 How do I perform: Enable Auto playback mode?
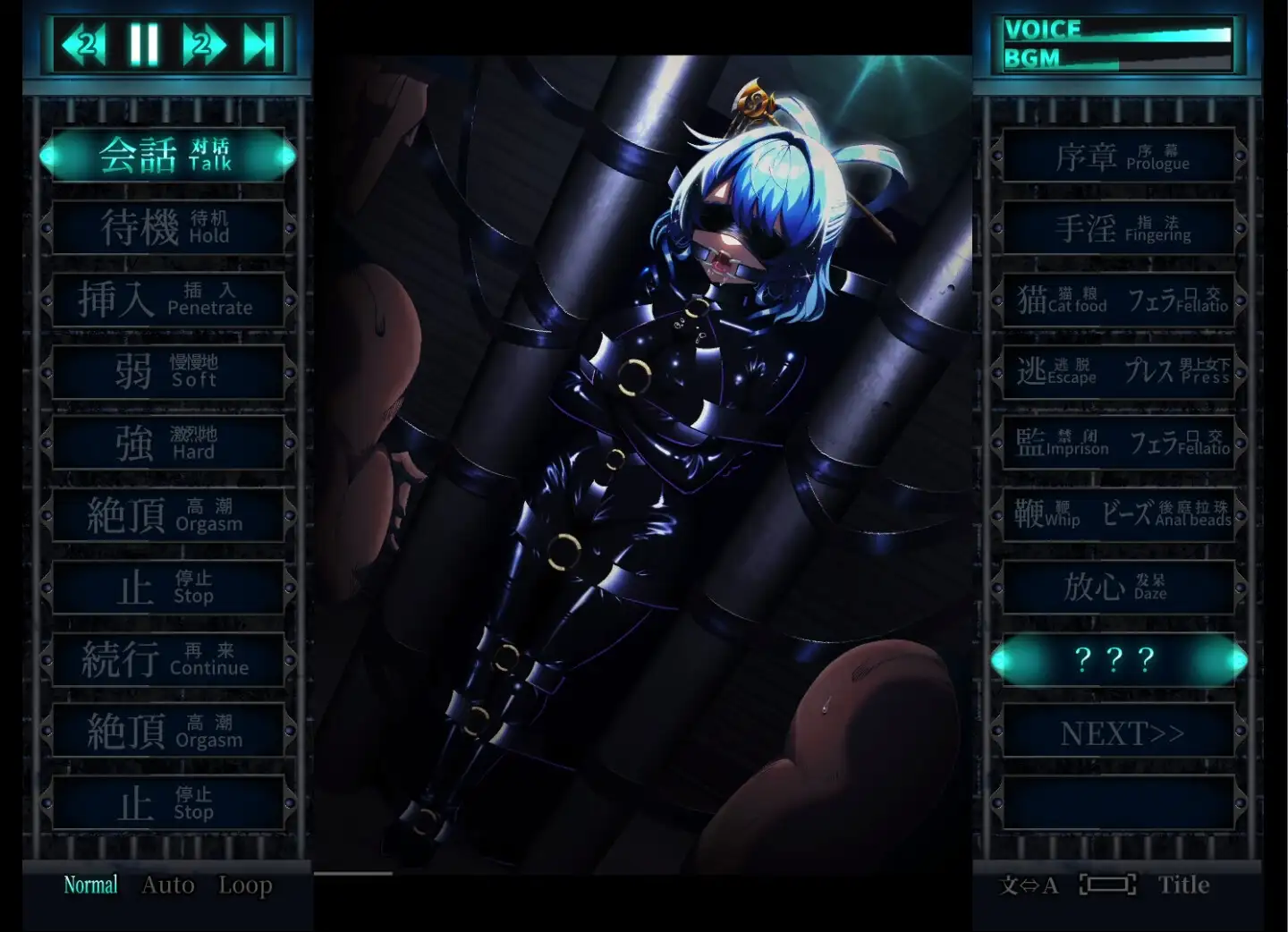pyautogui.click(x=166, y=885)
